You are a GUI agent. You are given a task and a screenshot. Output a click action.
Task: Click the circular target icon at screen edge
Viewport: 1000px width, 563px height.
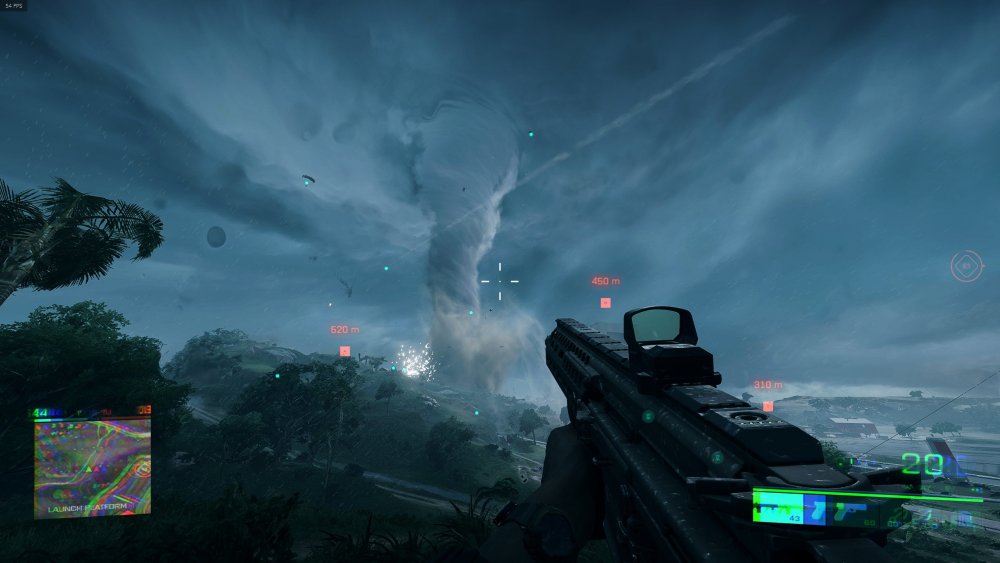point(965,267)
